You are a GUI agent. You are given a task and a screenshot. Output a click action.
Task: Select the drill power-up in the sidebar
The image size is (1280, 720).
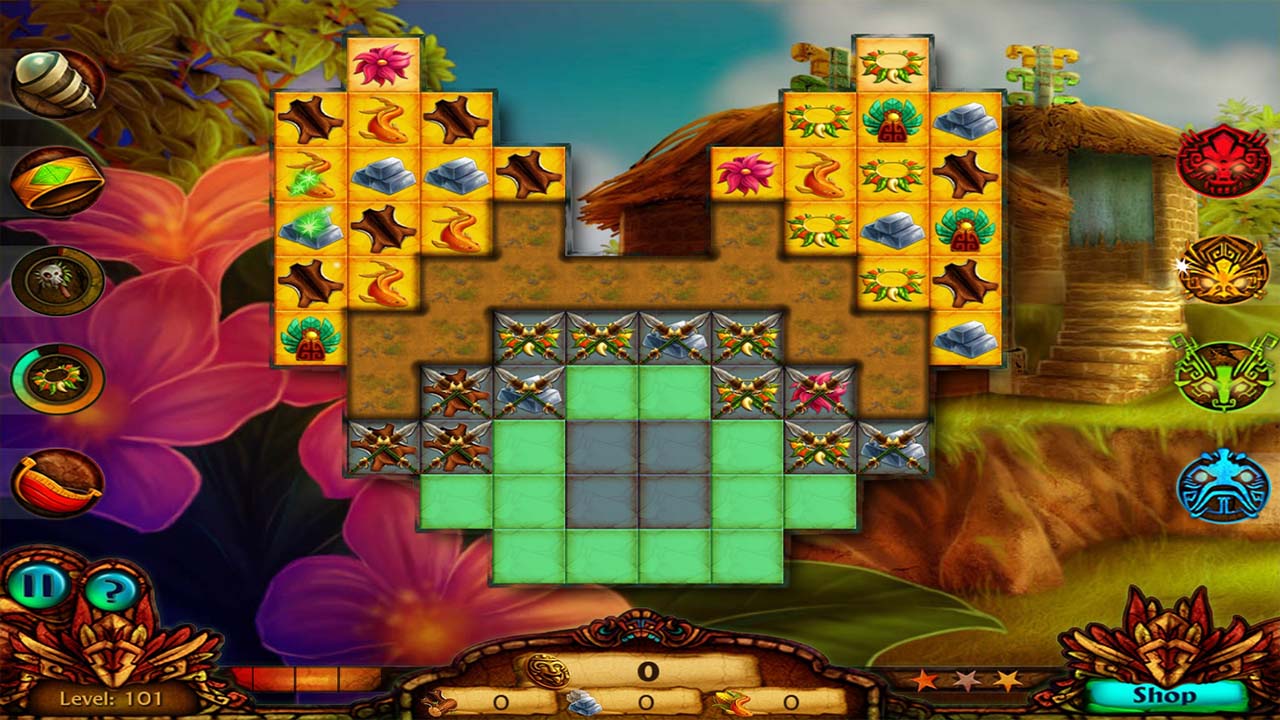[55, 78]
